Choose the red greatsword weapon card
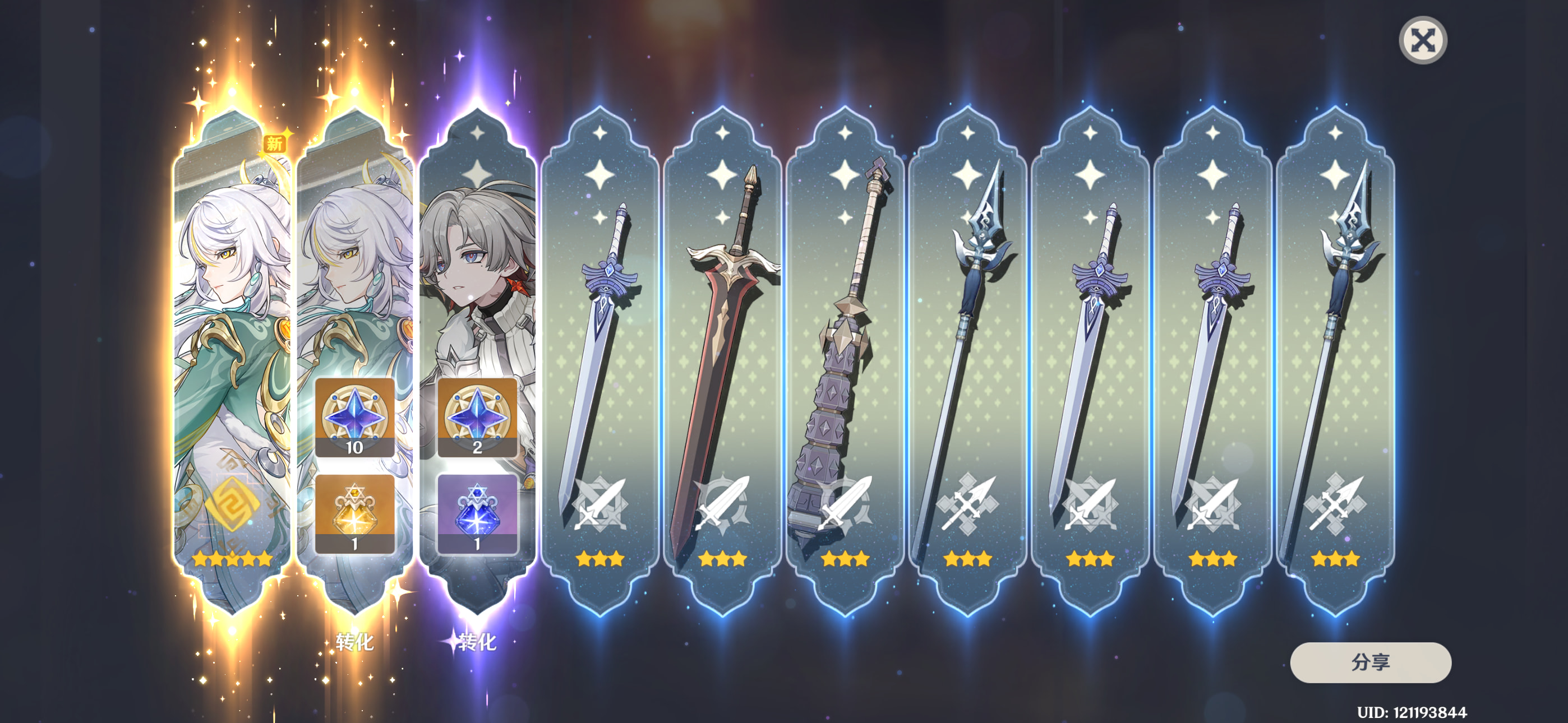 [x=722, y=359]
